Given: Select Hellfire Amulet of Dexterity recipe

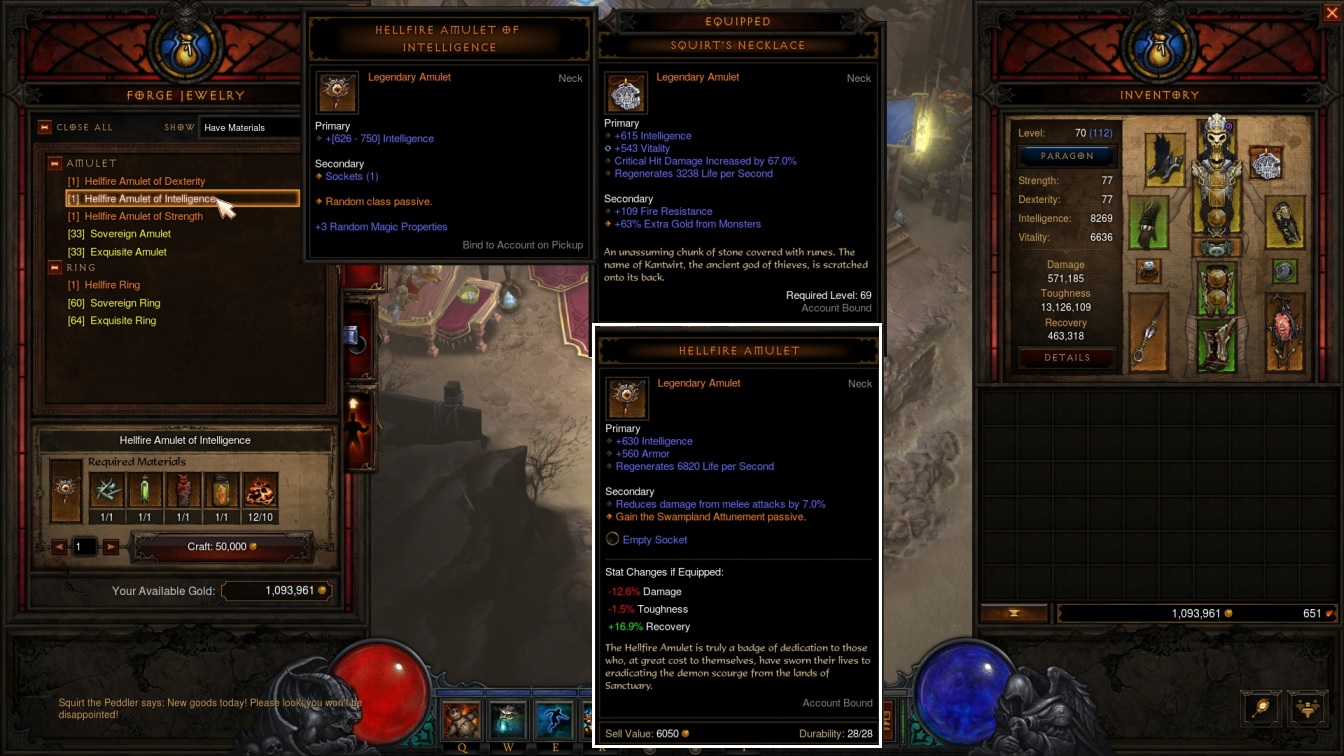Looking at the screenshot, I should pyautogui.click(x=145, y=181).
